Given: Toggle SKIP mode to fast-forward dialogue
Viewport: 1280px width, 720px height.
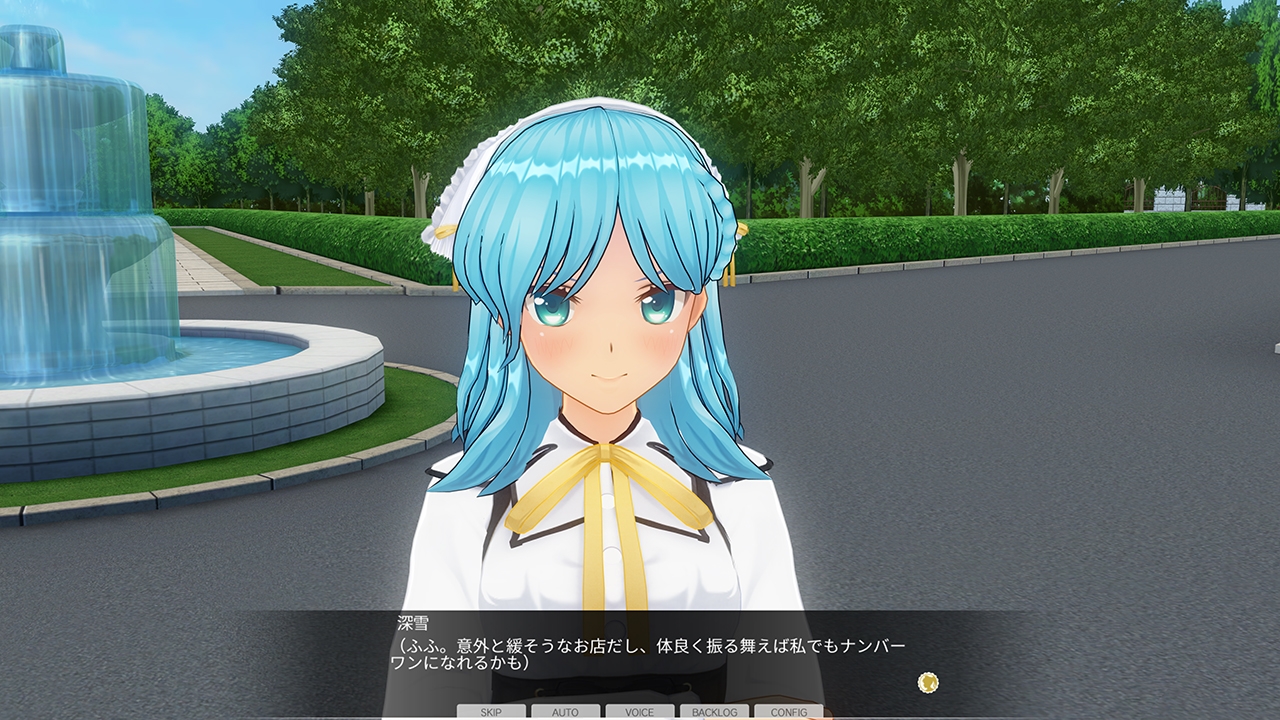Looking at the screenshot, I should click(490, 712).
